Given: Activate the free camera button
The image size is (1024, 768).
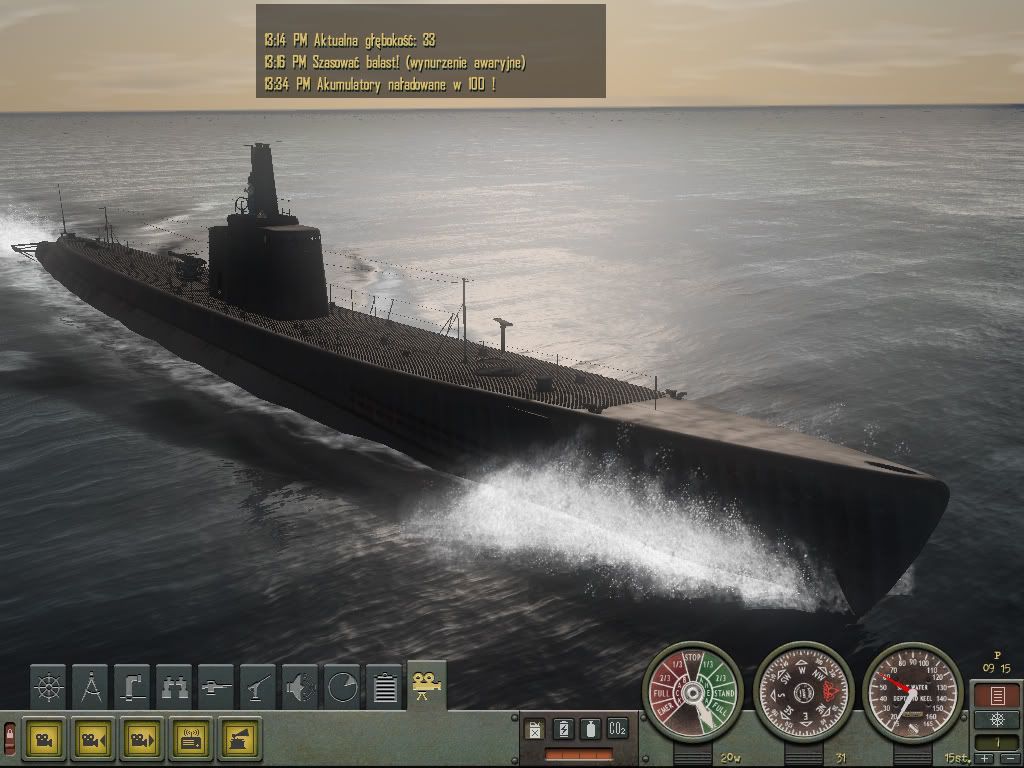Looking at the screenshot, I should pyautogui.click(x=43, y=739).
